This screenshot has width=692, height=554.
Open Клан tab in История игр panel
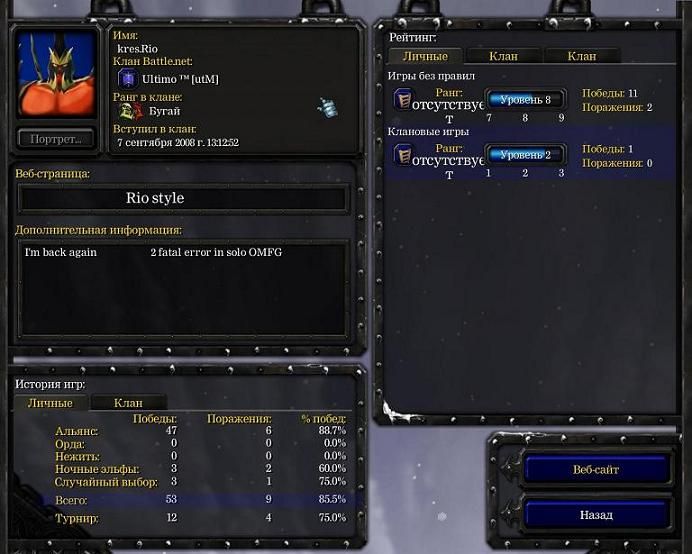pyautogui.click(x=128, y=403)
